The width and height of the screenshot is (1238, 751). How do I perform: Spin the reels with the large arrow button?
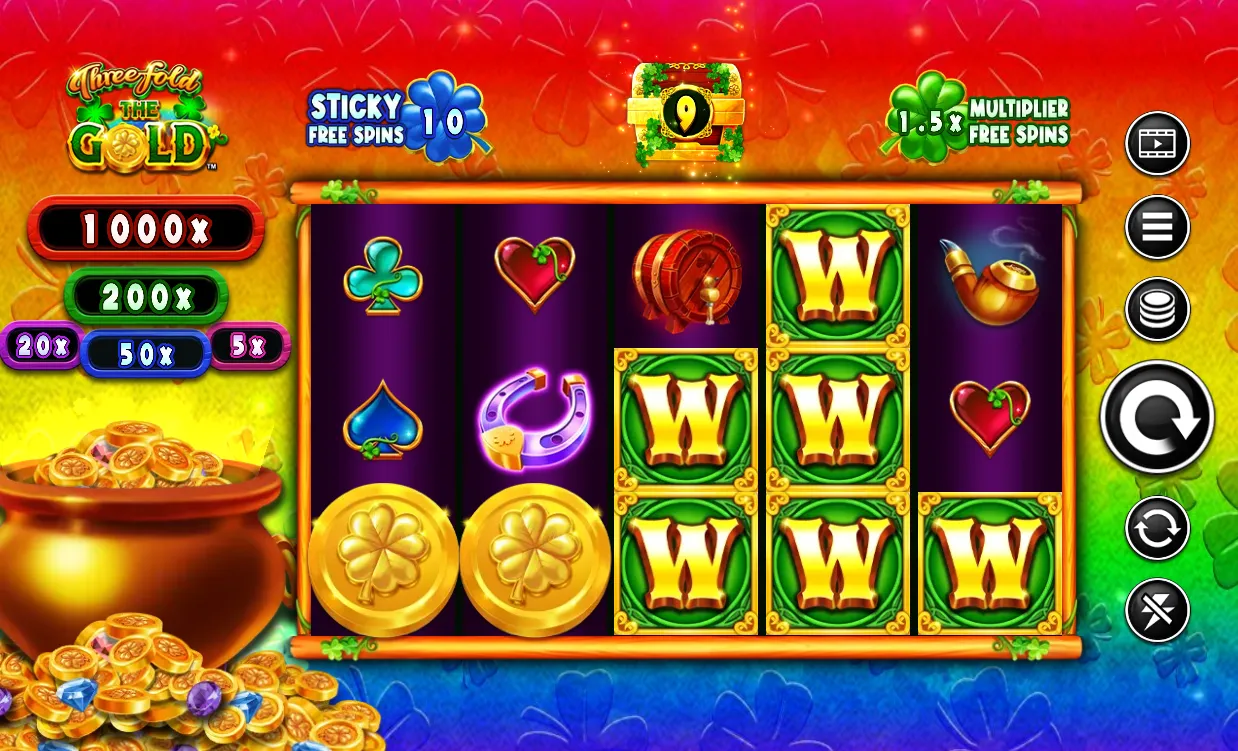(1157, 417)
